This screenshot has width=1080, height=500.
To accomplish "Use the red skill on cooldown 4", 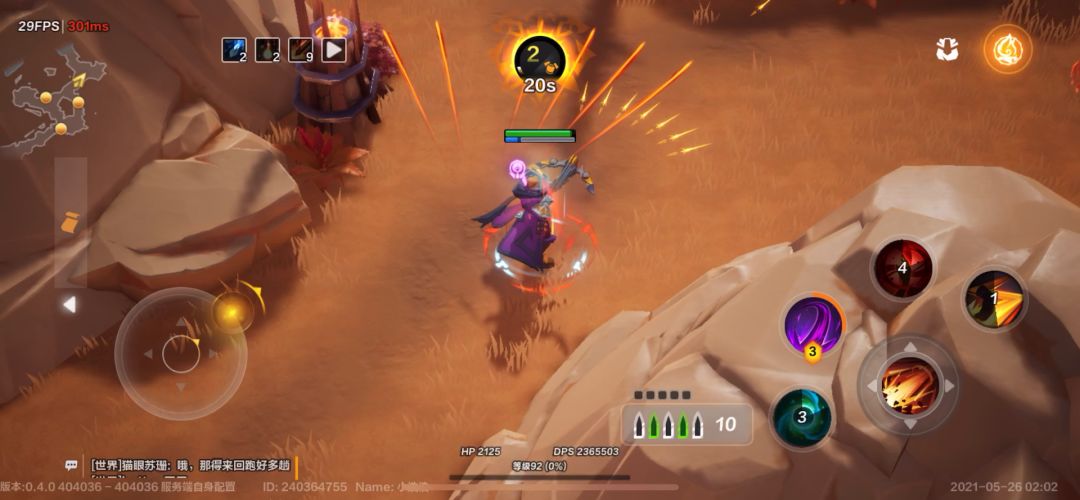I will [902, 268].
